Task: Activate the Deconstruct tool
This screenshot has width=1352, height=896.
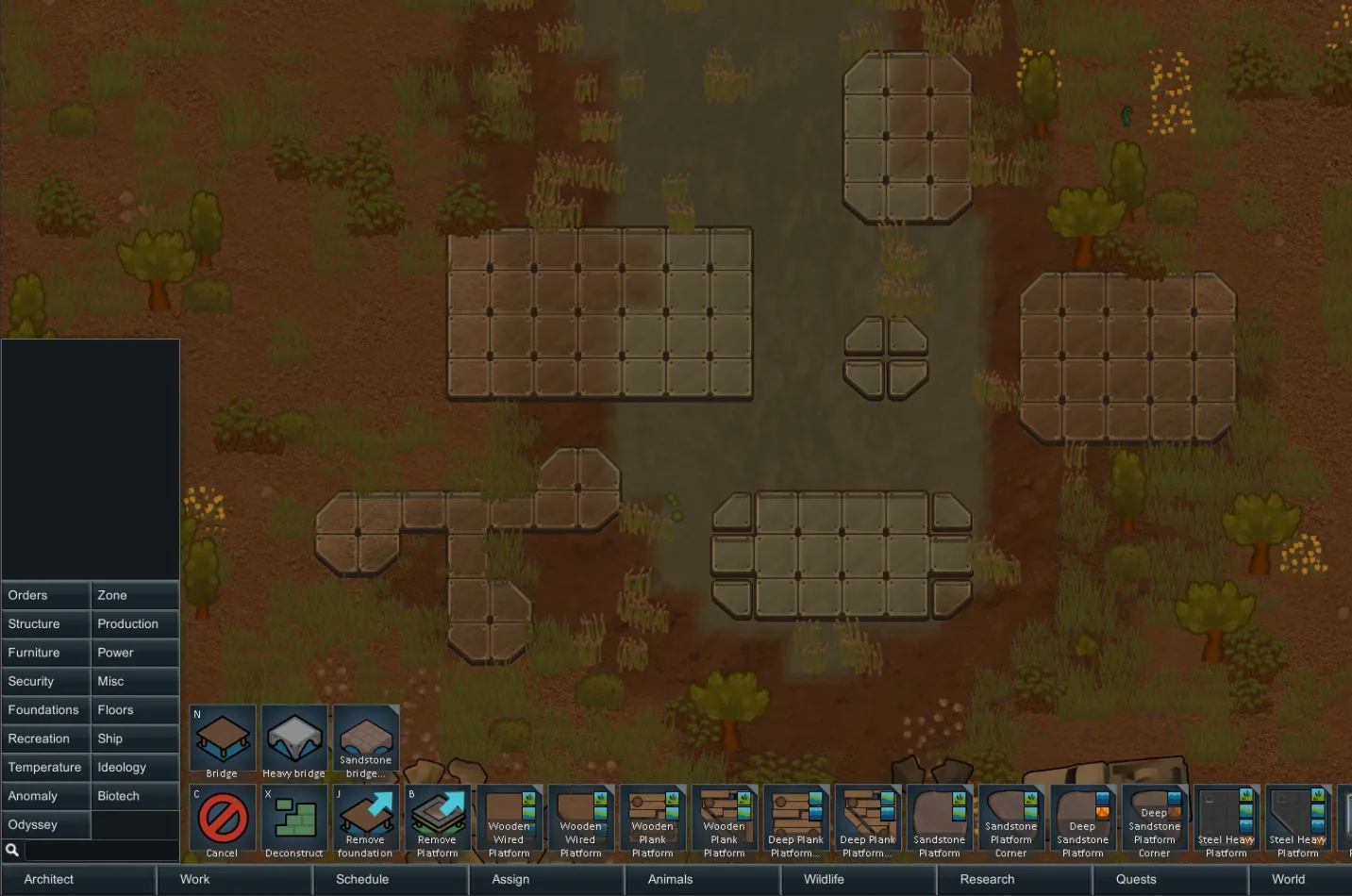Action: click(294, 819)
